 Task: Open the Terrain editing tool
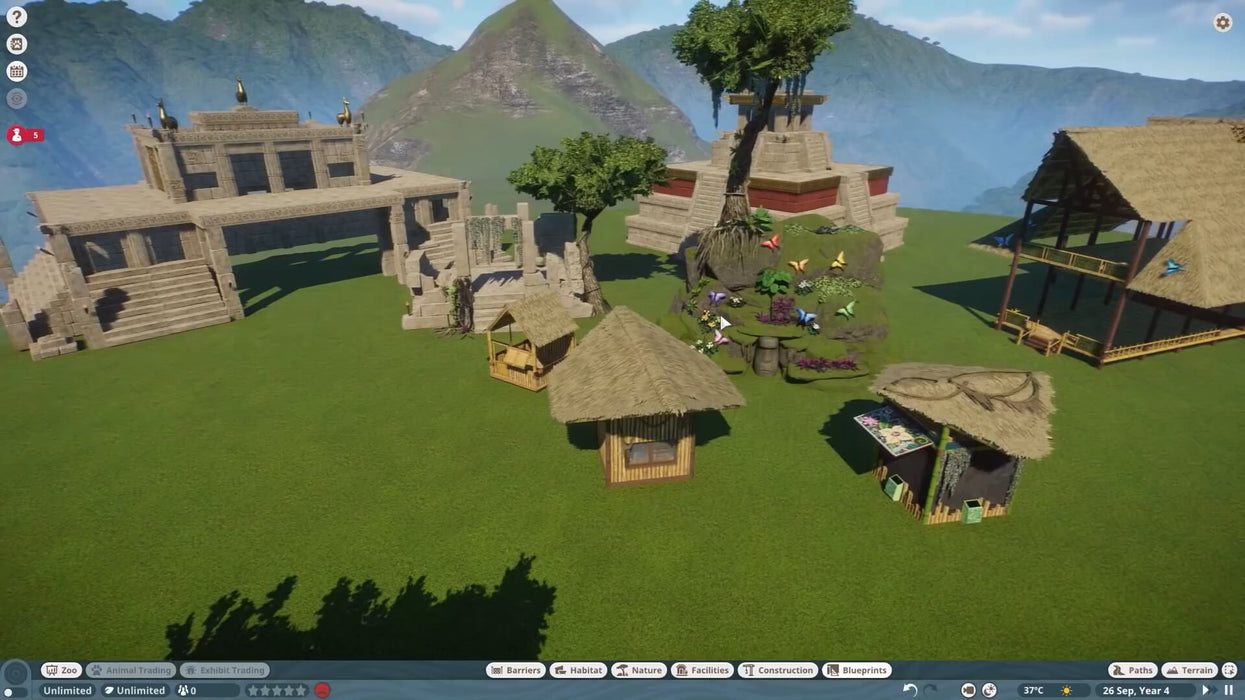coord(1190,670)
